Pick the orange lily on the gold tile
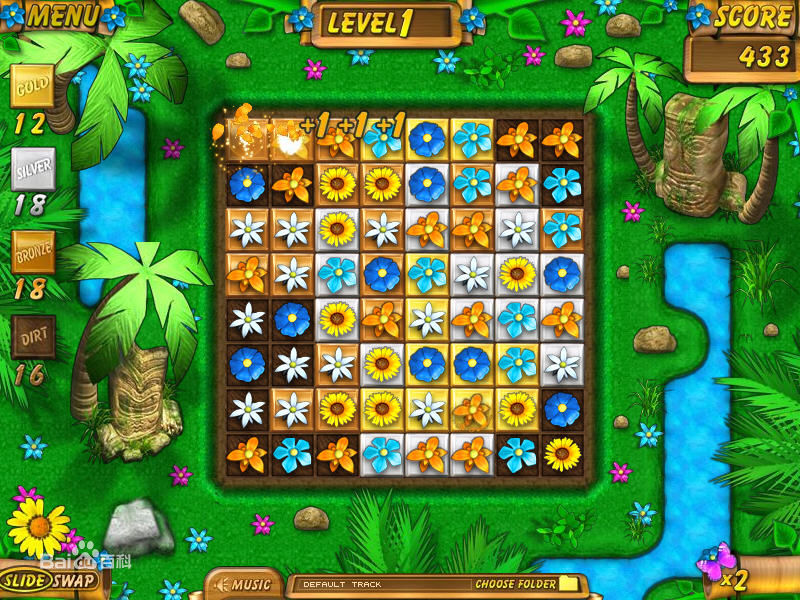Image resolution: width=800 pixels, height=600 pixels. click(471, 410)
